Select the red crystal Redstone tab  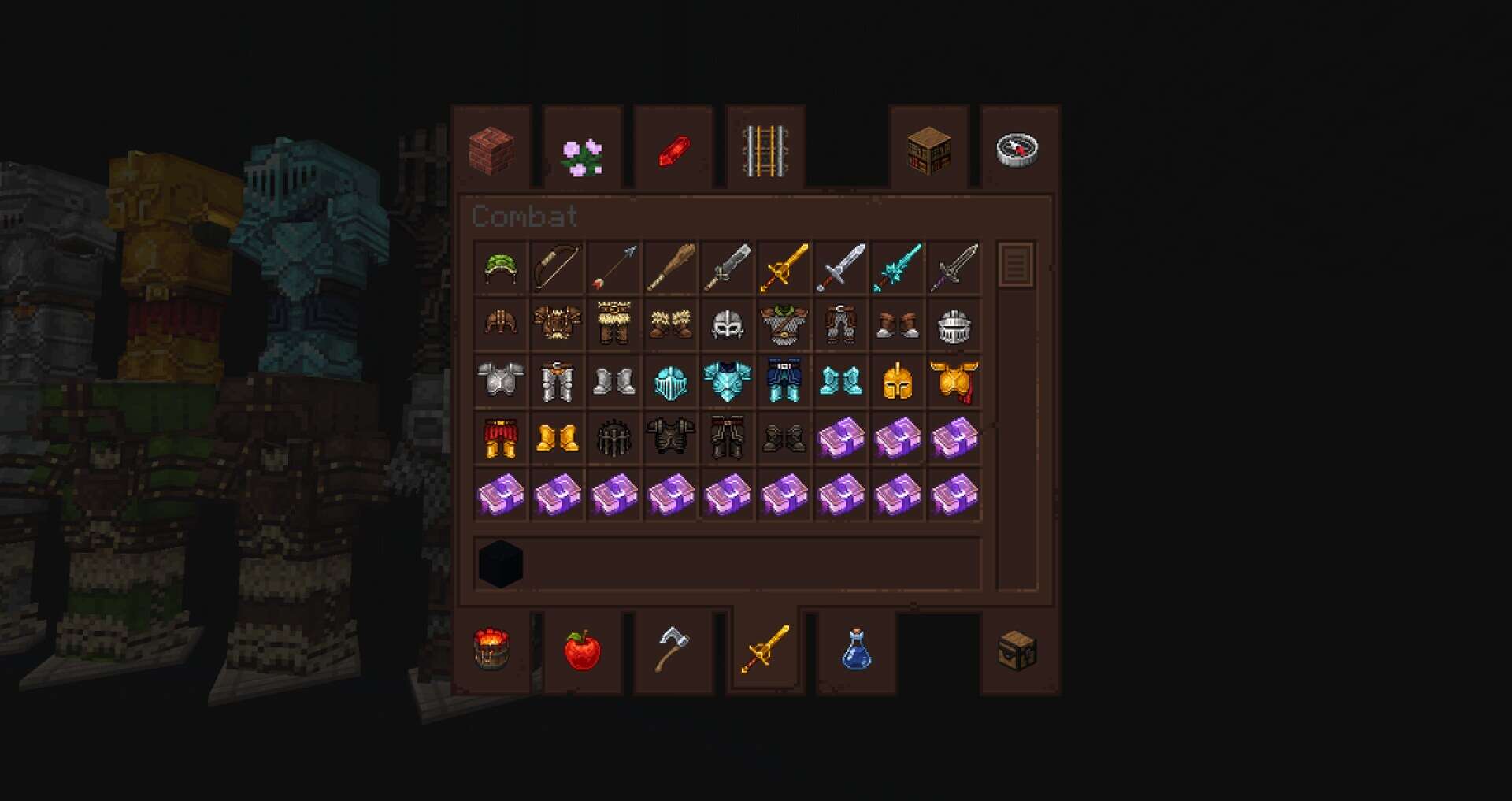pos(674,151)
